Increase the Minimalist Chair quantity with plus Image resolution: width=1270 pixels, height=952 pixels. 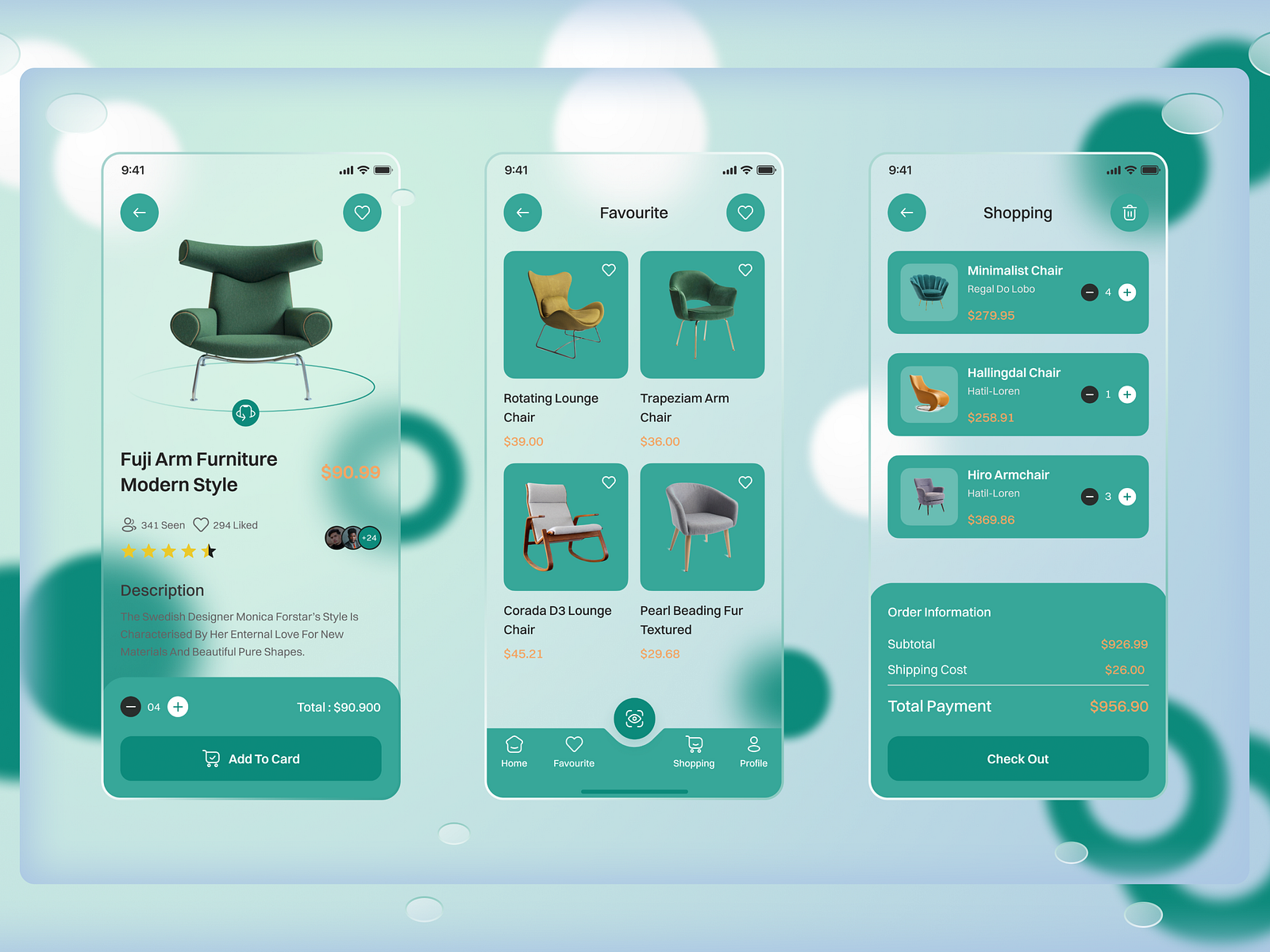(x=1127, y=292)
